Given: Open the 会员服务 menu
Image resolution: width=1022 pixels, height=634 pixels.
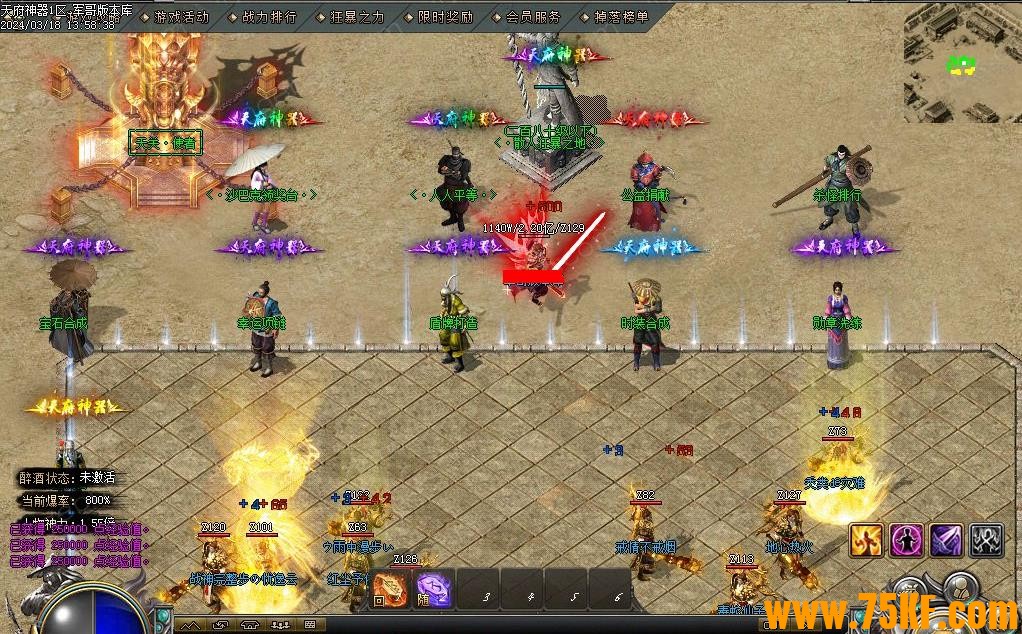Looking at the screenshot, I should click(x=533, y=17).
